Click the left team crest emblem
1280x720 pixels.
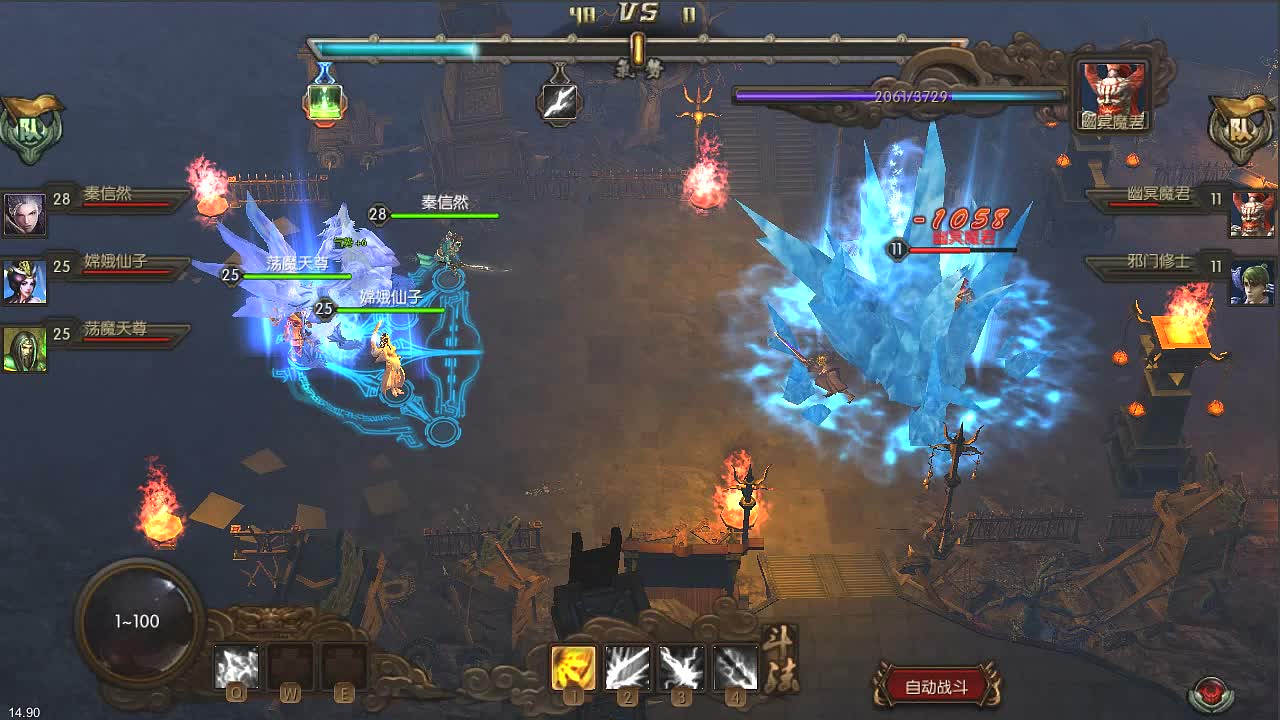[31, 129]
